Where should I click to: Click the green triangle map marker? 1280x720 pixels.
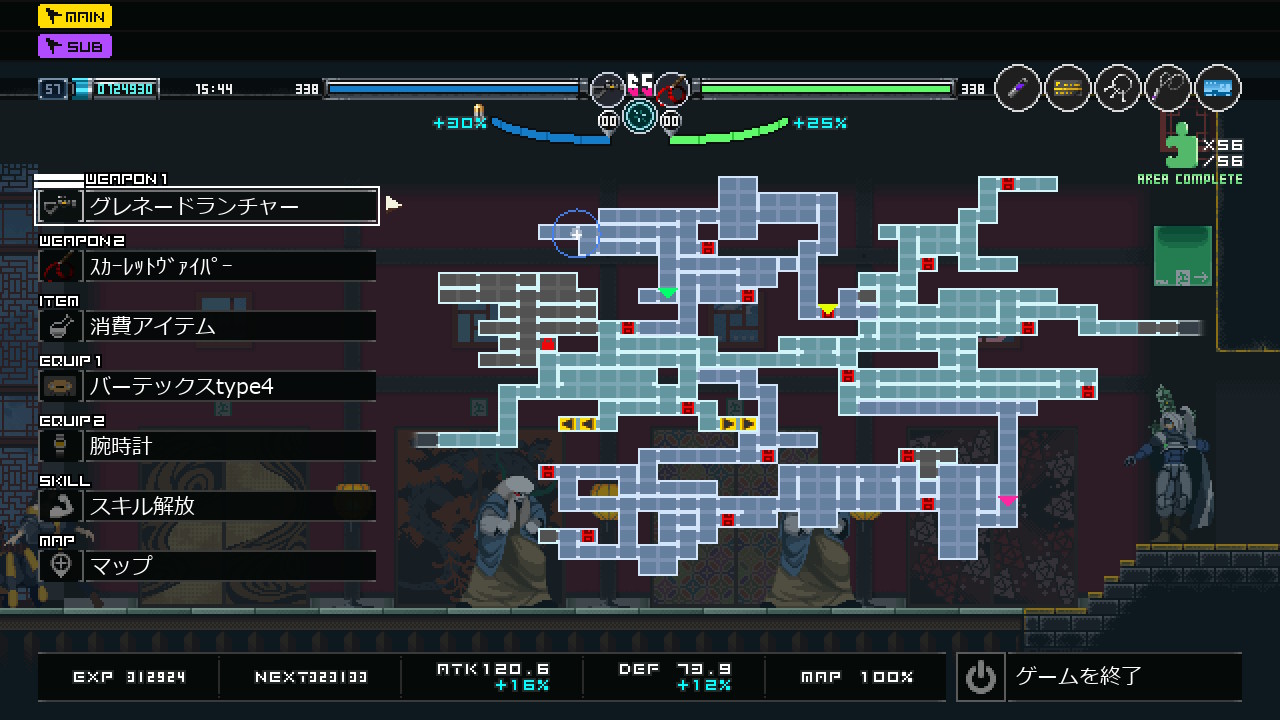click(668, 293)
